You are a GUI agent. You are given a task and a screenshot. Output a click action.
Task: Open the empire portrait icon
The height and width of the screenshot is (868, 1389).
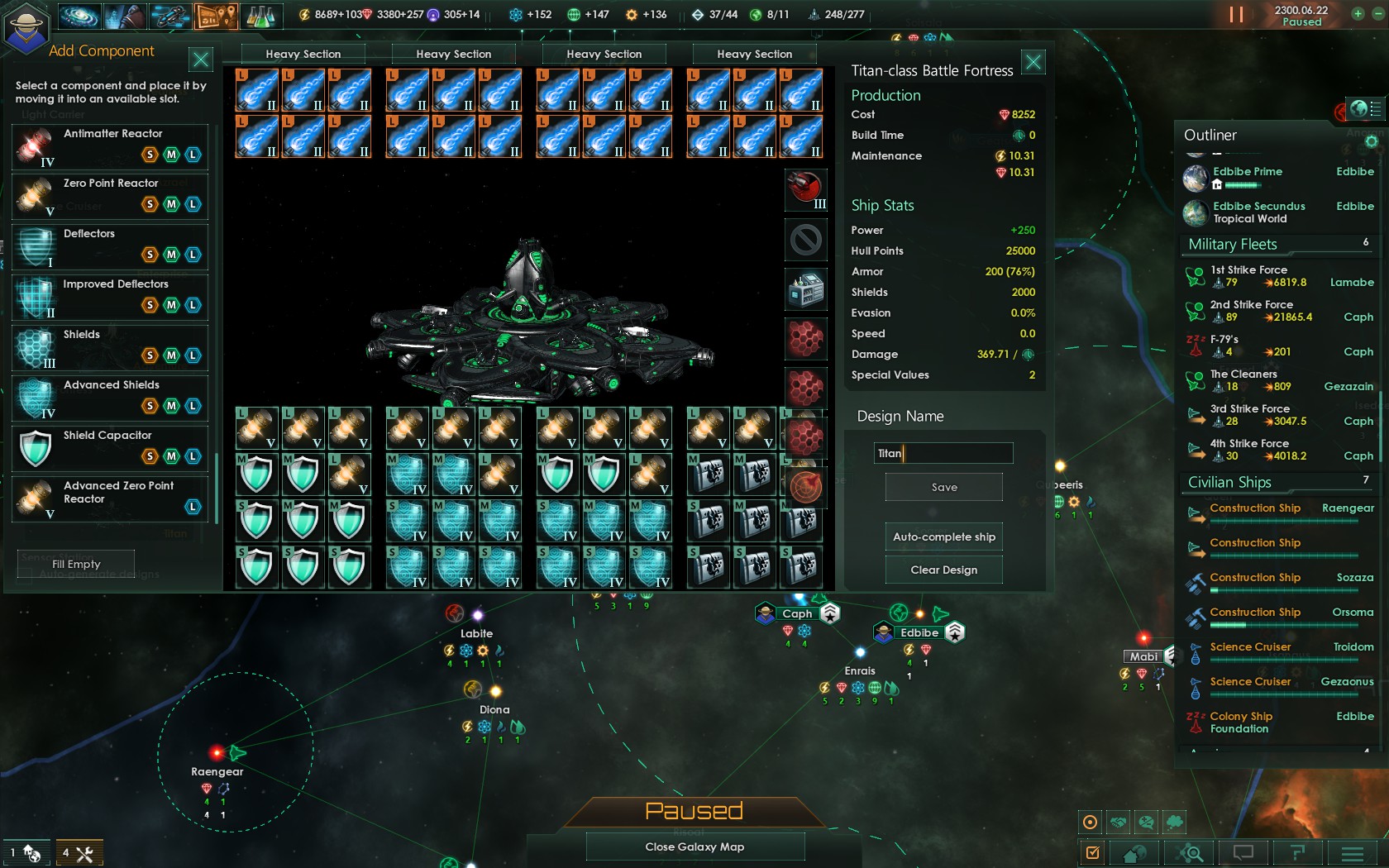pos(26,26)
